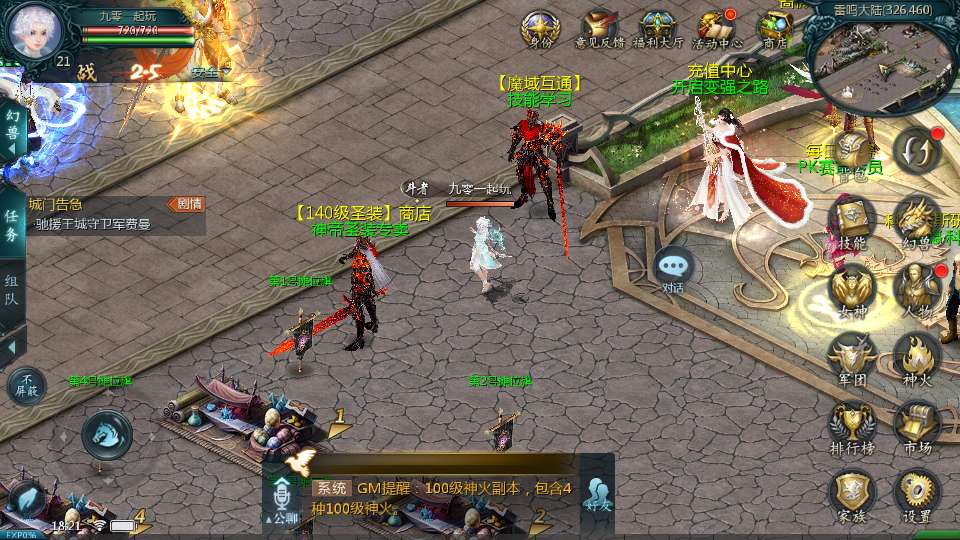Open the 女神 goddess menu
Image resolution: width=960 pixels, height=540 pixels.
[x=852, y=290]
